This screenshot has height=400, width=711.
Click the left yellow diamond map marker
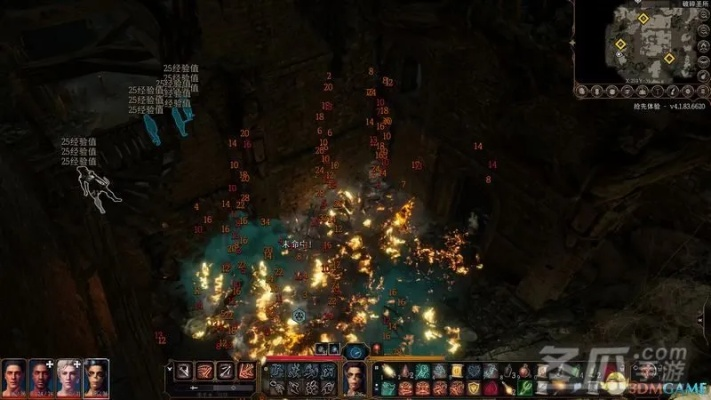coord(620,44)
